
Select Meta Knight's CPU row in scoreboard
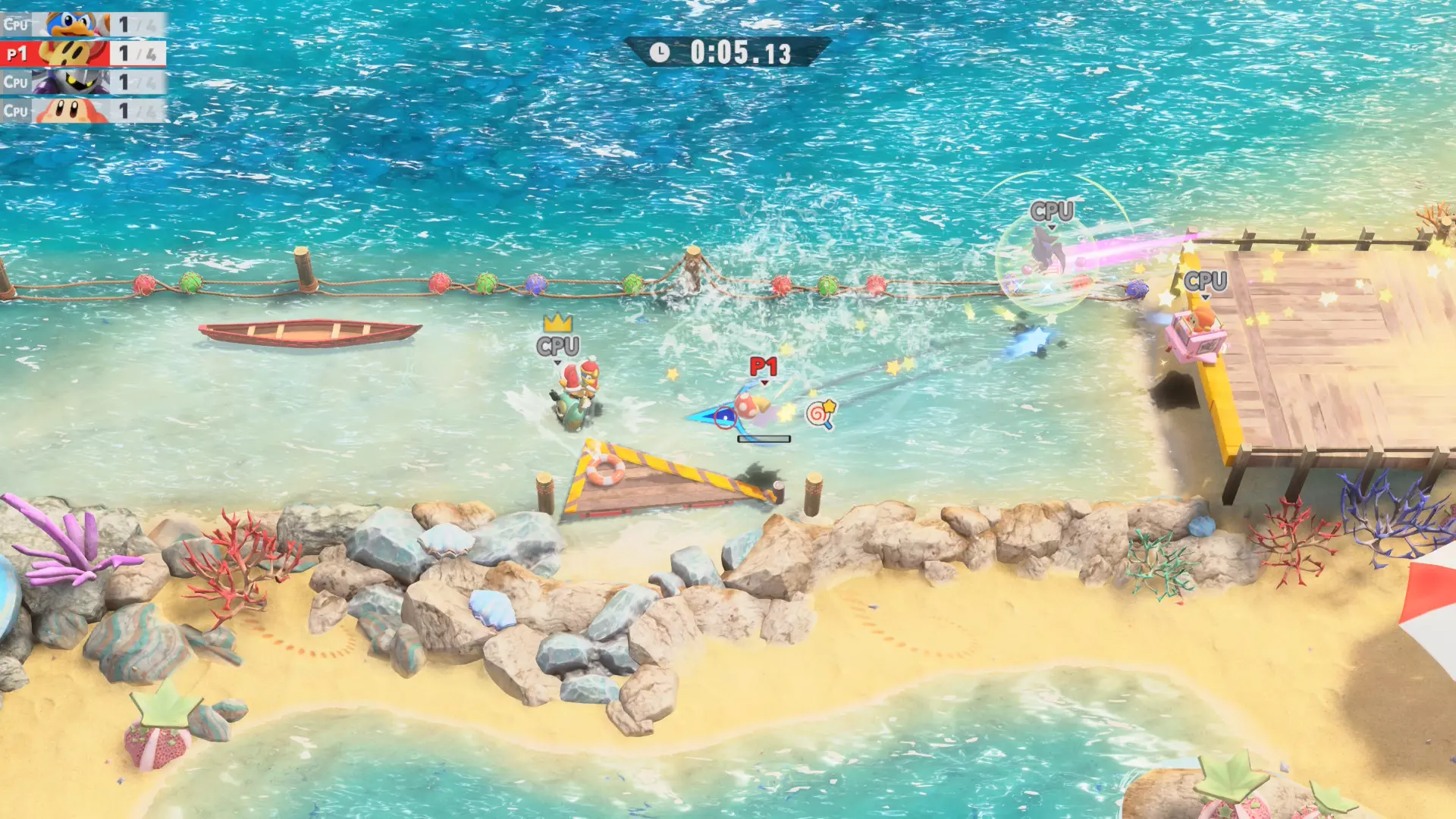click(x=82, y=82)
